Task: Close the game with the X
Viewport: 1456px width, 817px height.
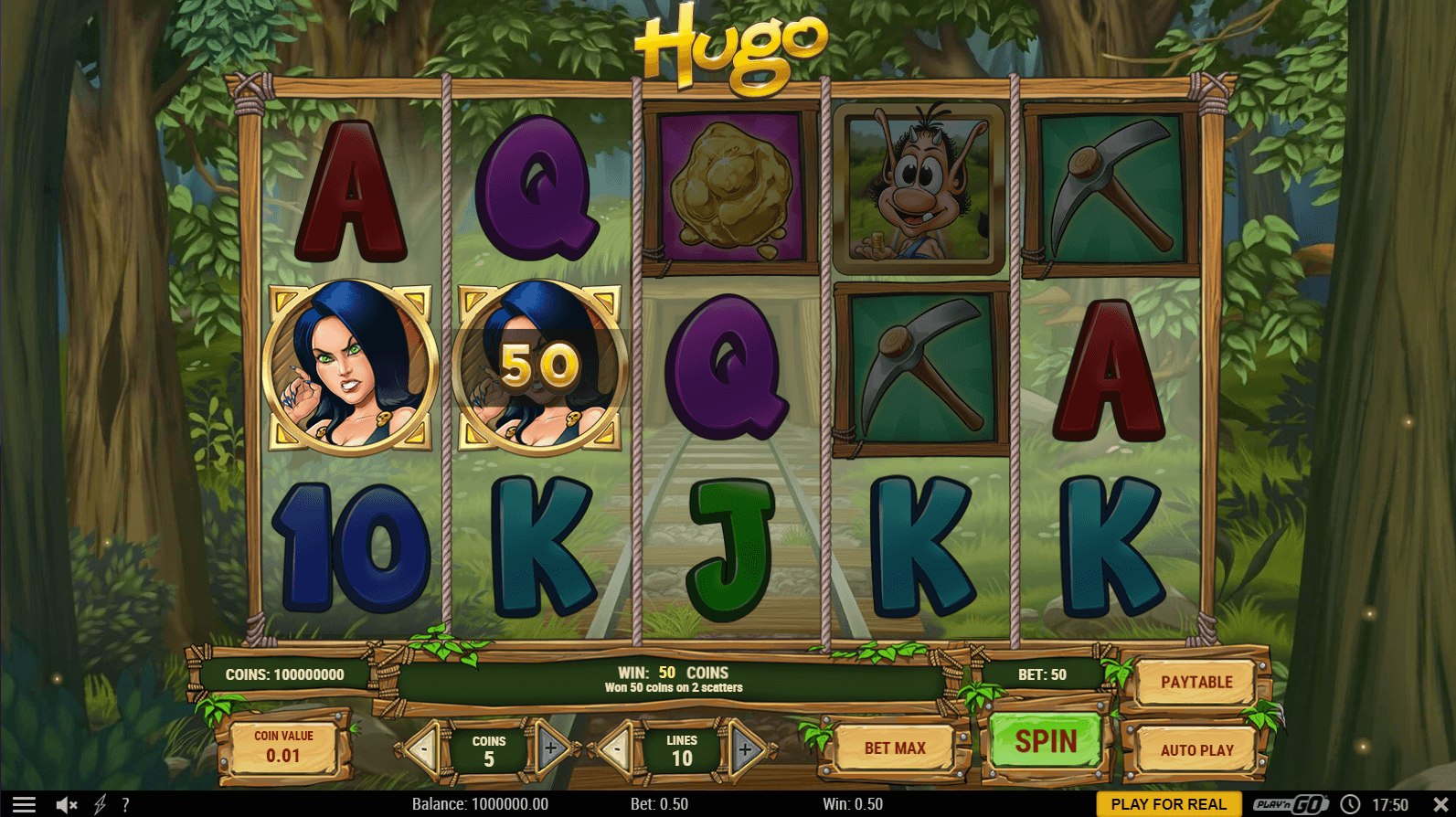Action: pos(1440,804)
